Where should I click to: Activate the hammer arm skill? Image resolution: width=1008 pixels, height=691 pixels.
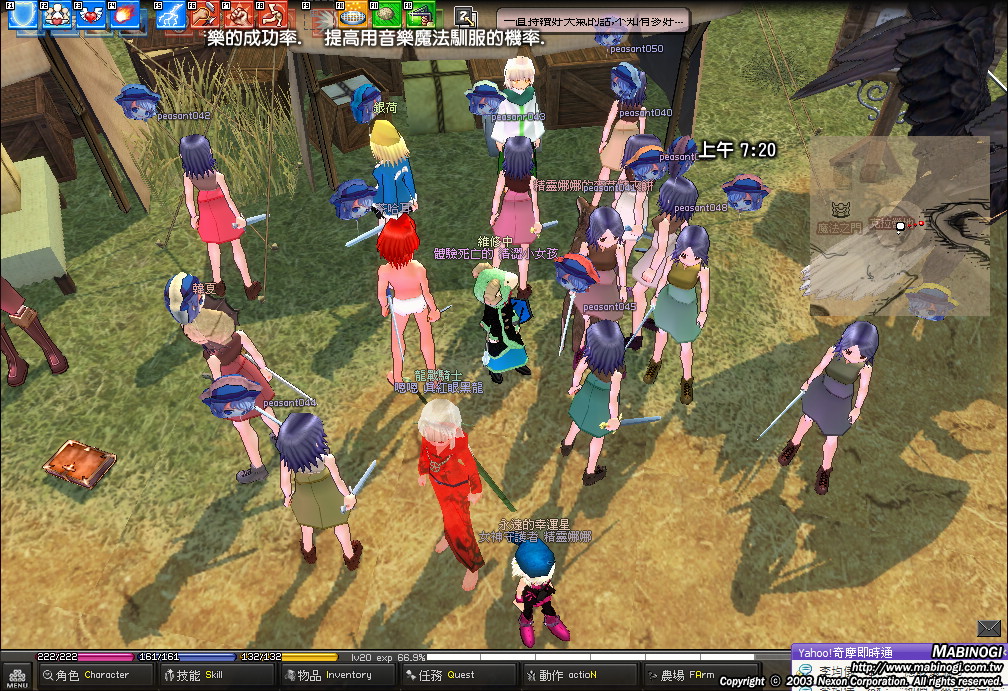click(204, 15)
